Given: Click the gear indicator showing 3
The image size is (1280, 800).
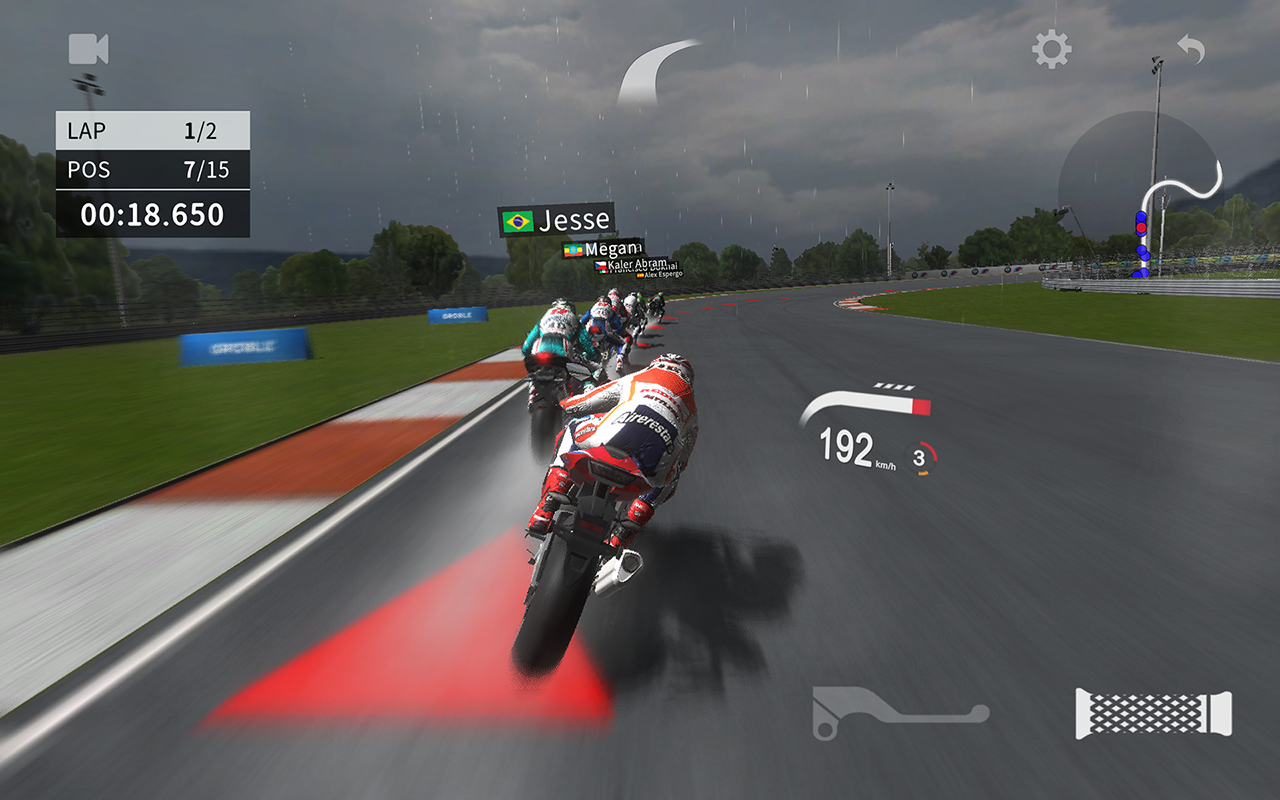Looking at the screenshot, I should 922,456.
